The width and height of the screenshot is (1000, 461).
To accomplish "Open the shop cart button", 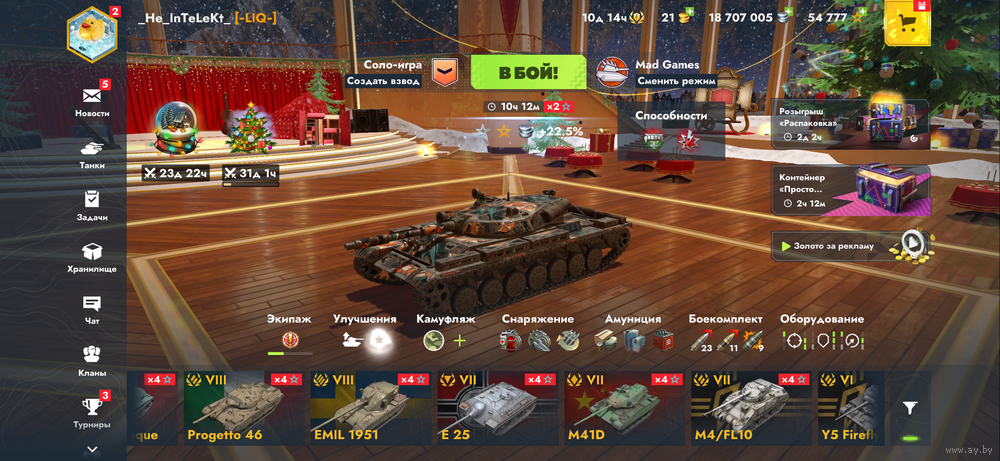I will pyautogui.click(x=908, y=24).
